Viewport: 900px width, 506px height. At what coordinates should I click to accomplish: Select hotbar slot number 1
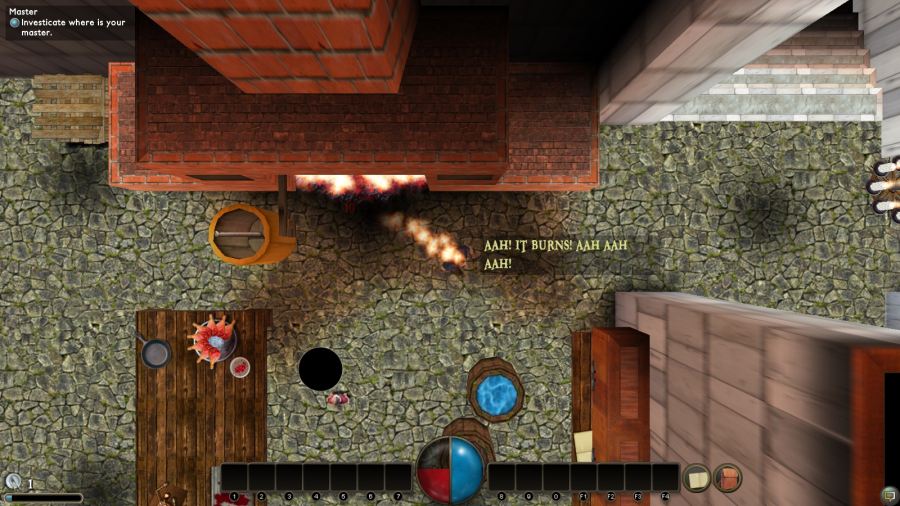coord(234,477)
